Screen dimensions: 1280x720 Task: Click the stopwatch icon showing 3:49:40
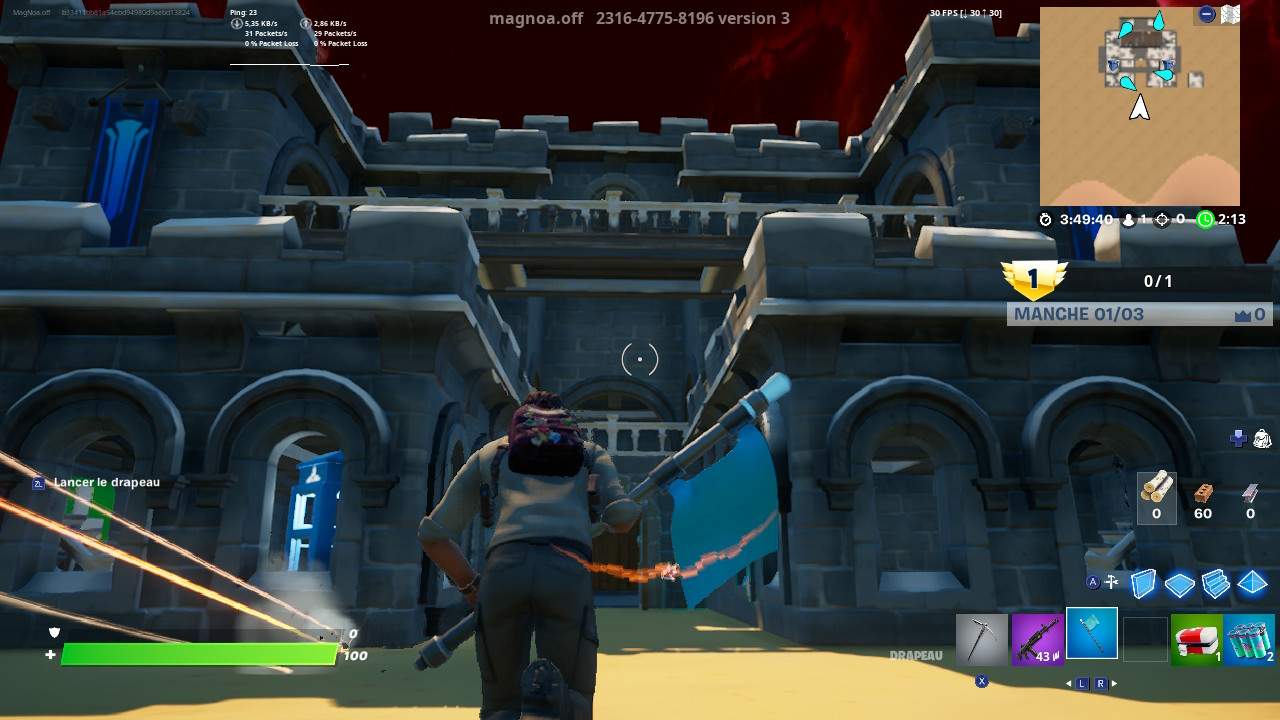(x=1044, y=220)
